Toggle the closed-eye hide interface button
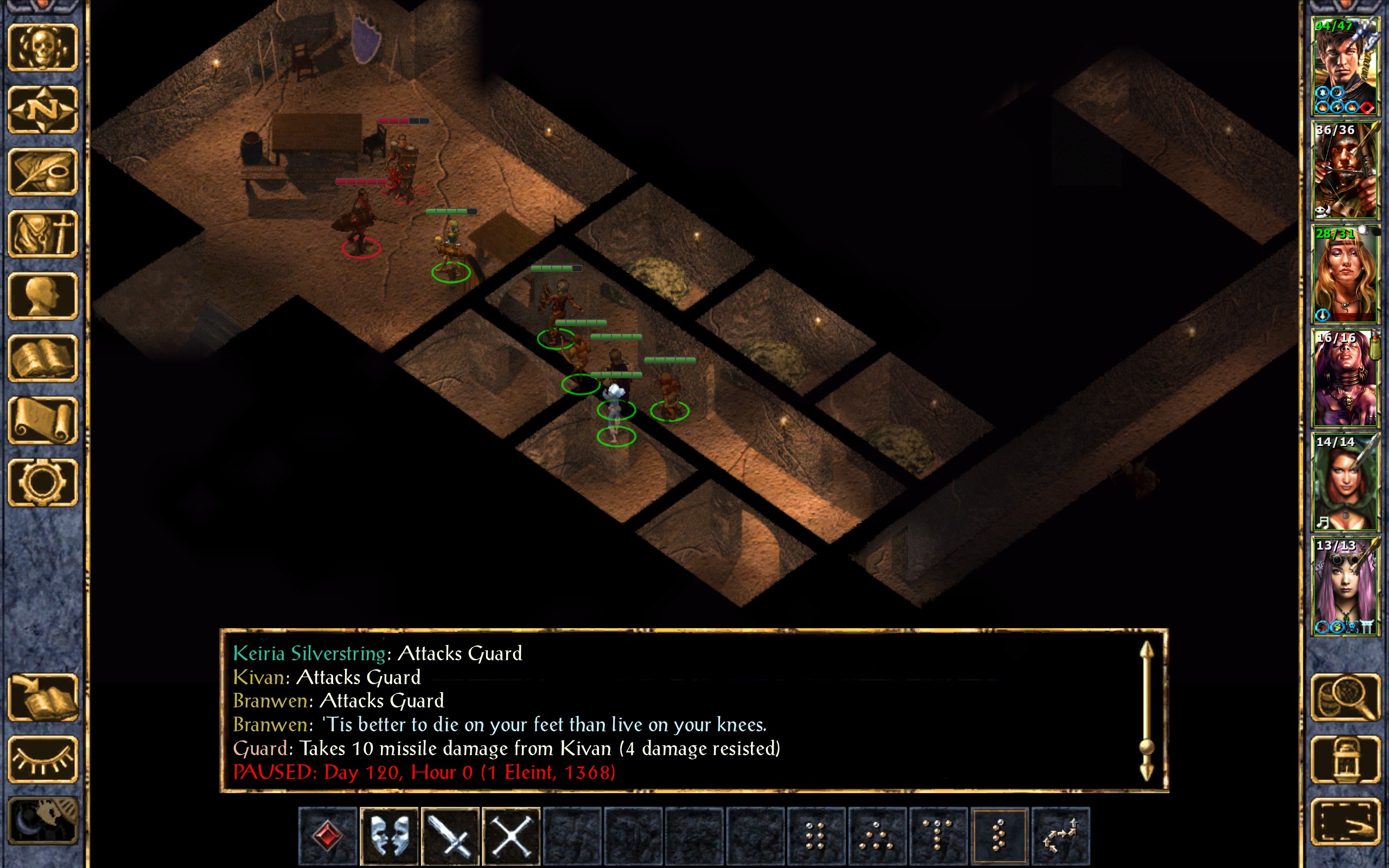This screenshot has height=868, width=1389. (43, 759)
